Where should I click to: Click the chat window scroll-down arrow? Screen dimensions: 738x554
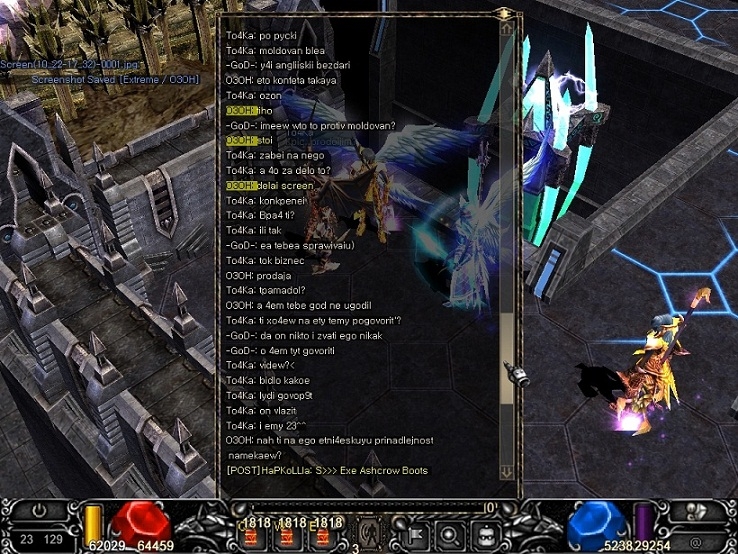tap(506, 471)
